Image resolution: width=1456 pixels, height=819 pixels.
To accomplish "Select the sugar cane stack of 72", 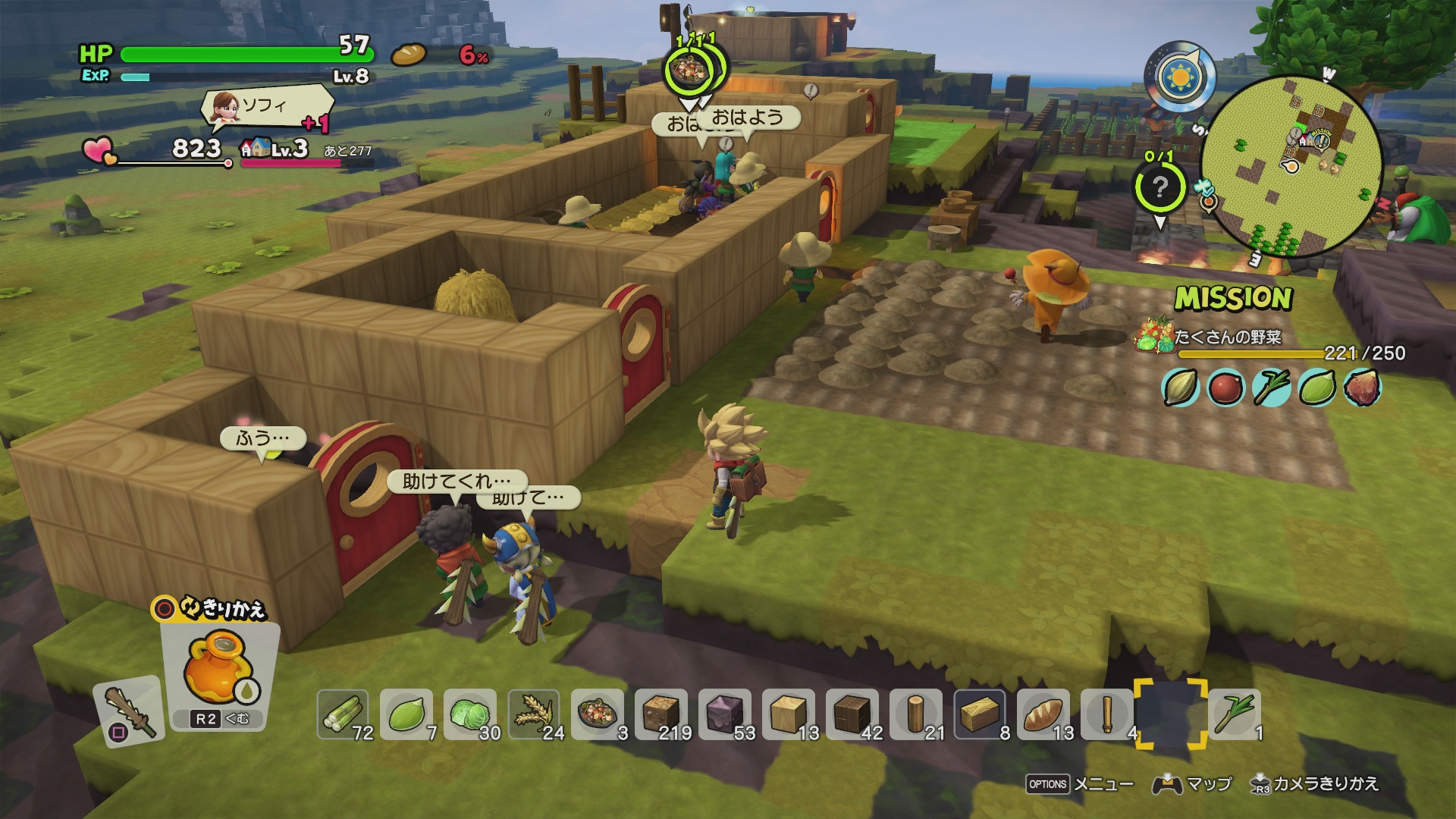I will pos(343,714).
